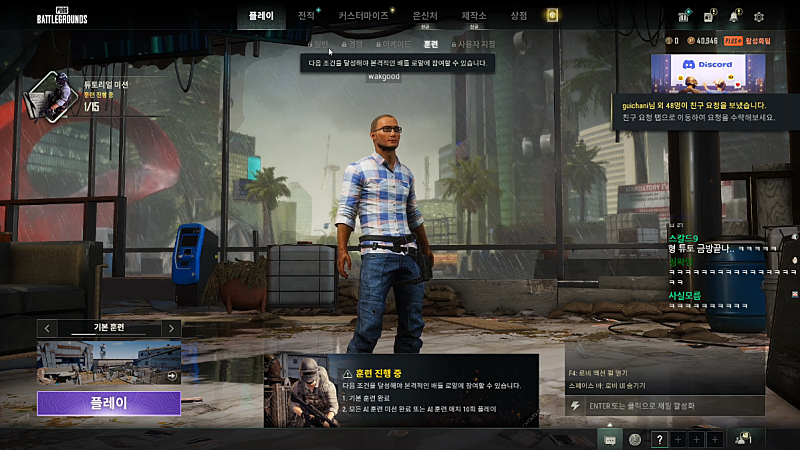Open the 상점 store tab
Image resolution: width=800 pixels, height=450 pixels.
click(x=518, y=16)
